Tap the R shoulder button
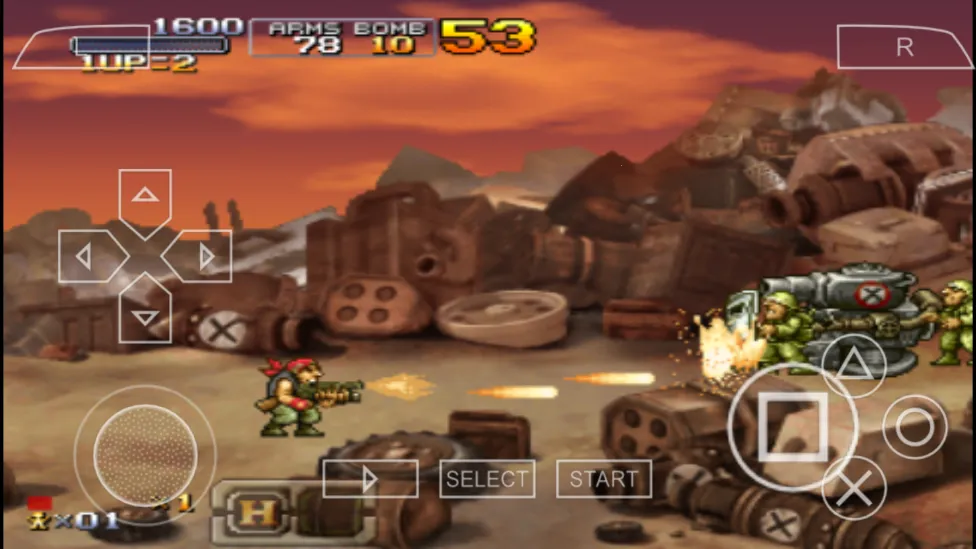The image size is (976, 549). pyautogui.click(x=904, y=48)
